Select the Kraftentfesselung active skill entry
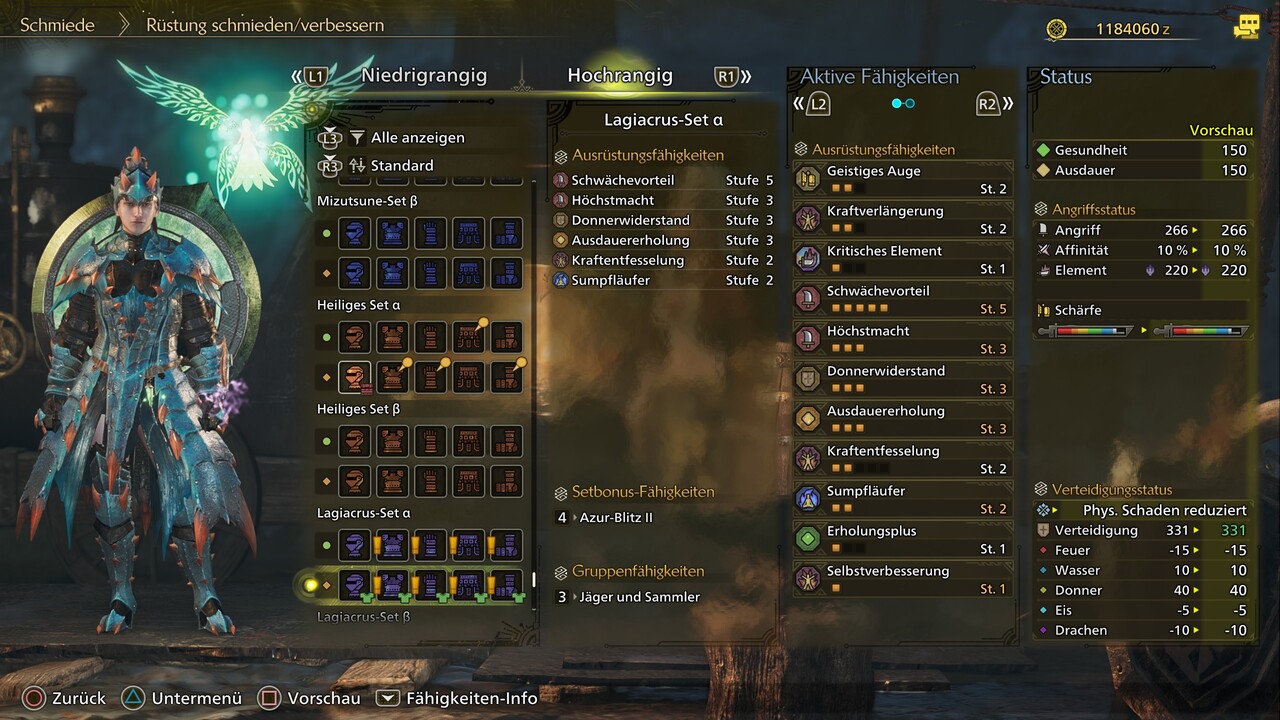Viewport: 1280px width, 720px height. click(x=903, y=459)
